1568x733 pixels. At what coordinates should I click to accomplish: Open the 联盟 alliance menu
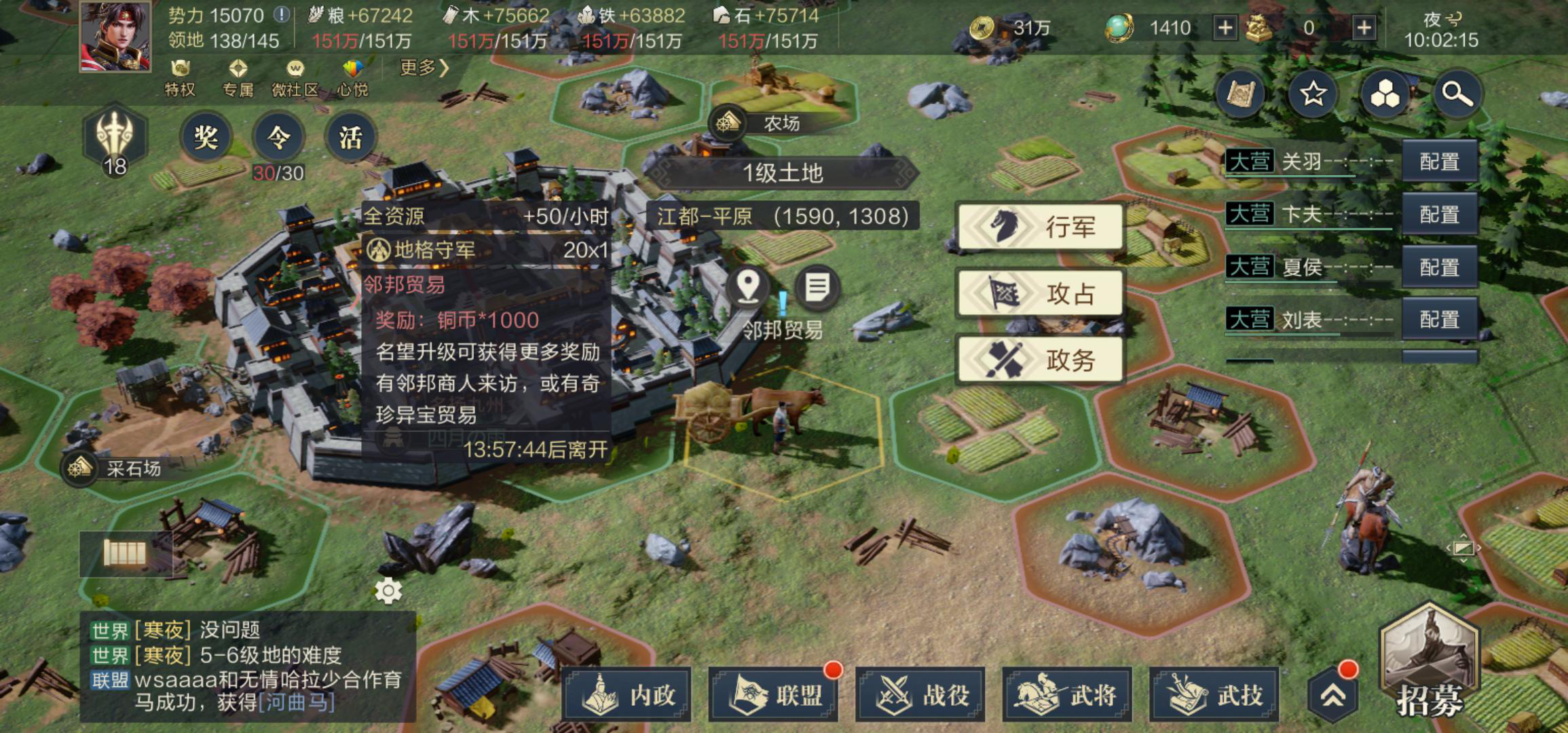pos(773,695)
